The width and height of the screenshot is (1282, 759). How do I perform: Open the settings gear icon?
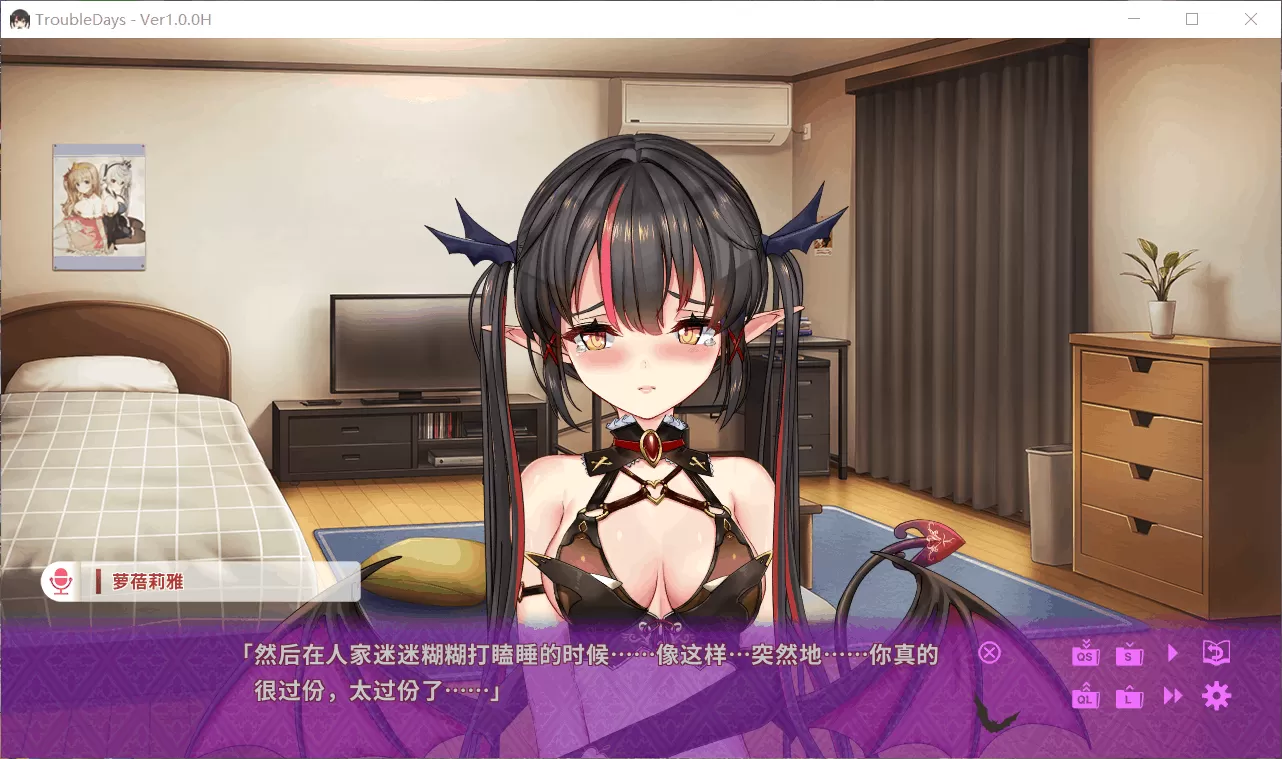point(1217,696)
